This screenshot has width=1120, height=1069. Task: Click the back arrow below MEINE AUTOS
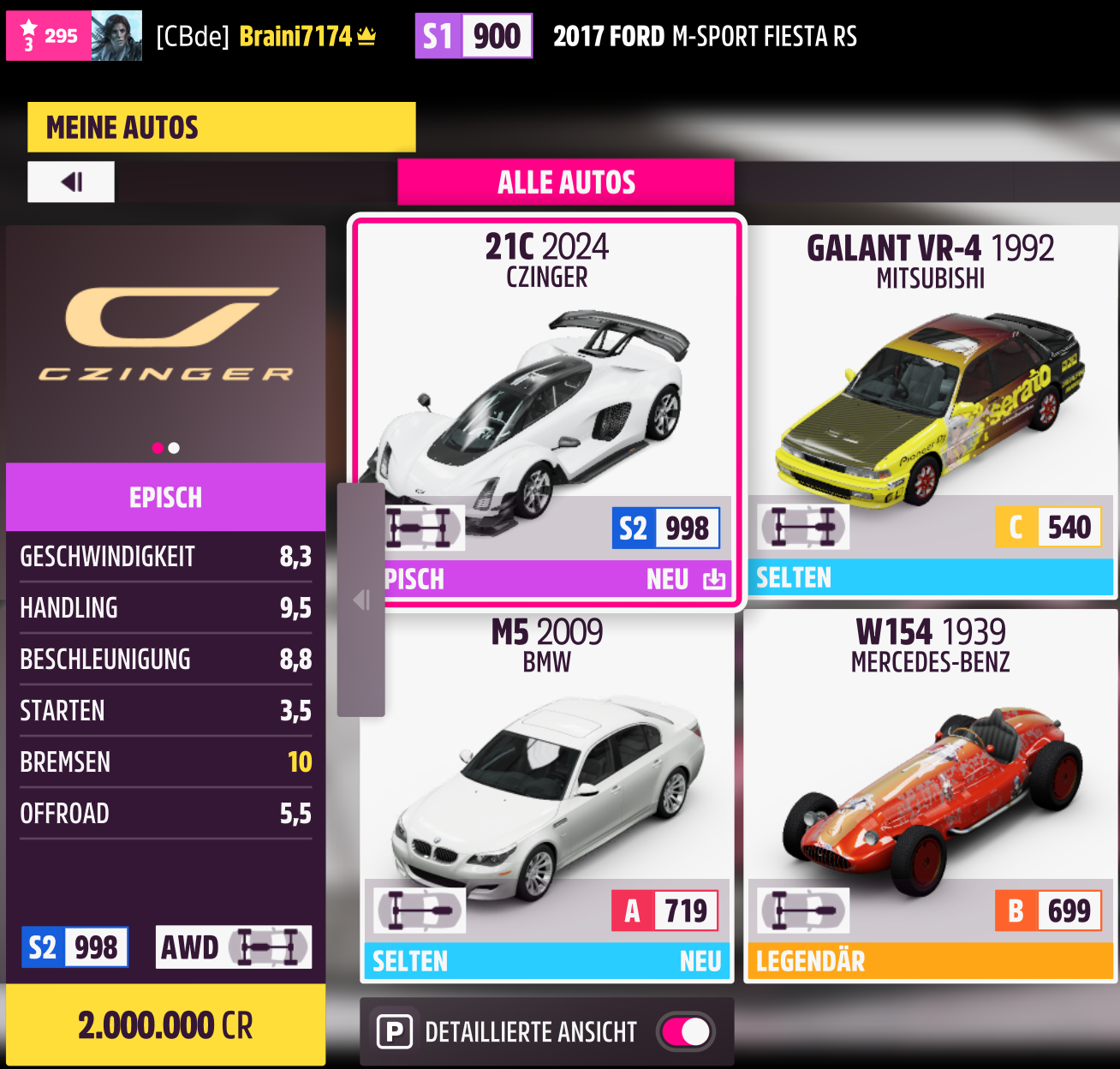71,181
